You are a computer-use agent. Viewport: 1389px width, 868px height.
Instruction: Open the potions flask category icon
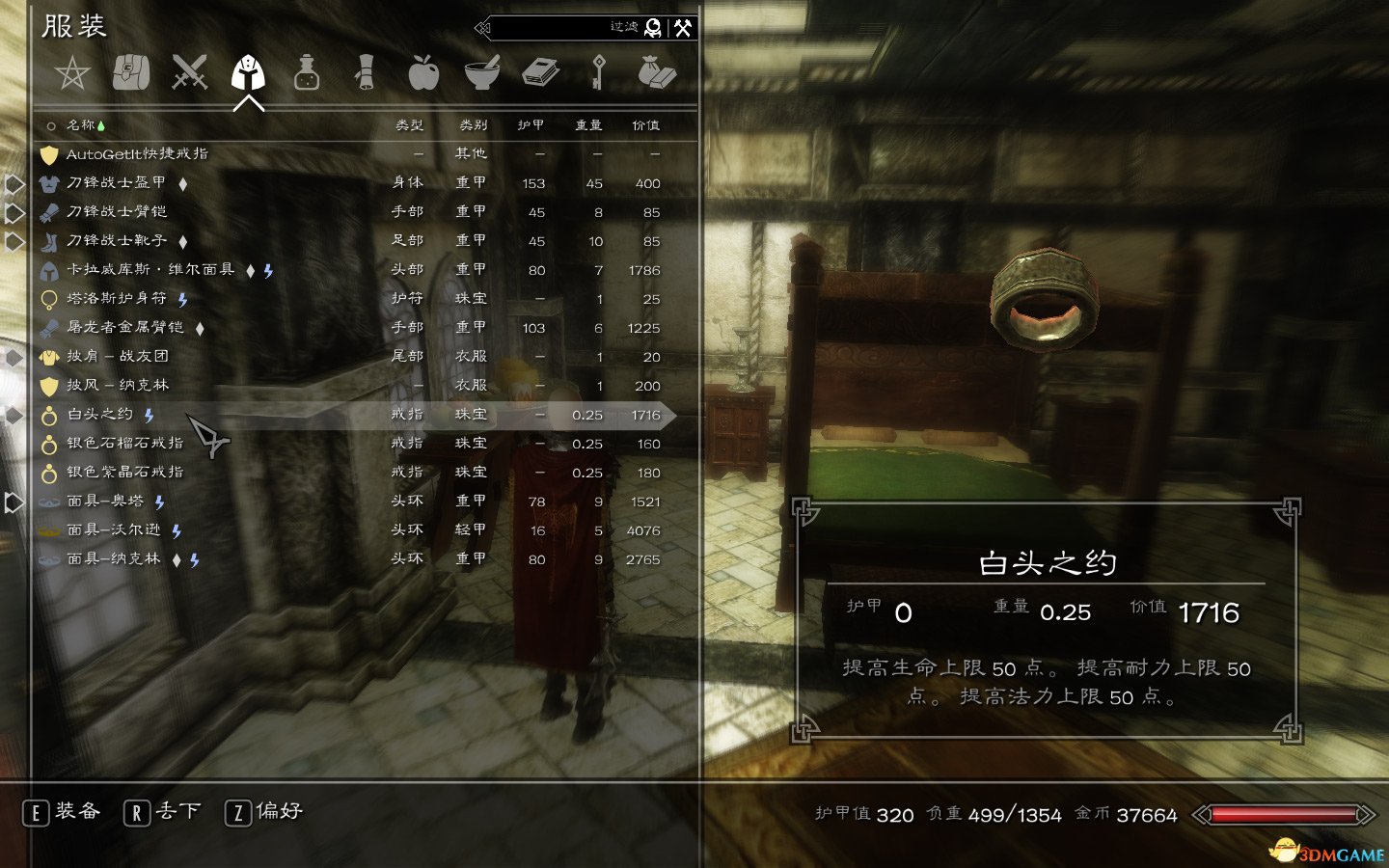click(306, 71)
